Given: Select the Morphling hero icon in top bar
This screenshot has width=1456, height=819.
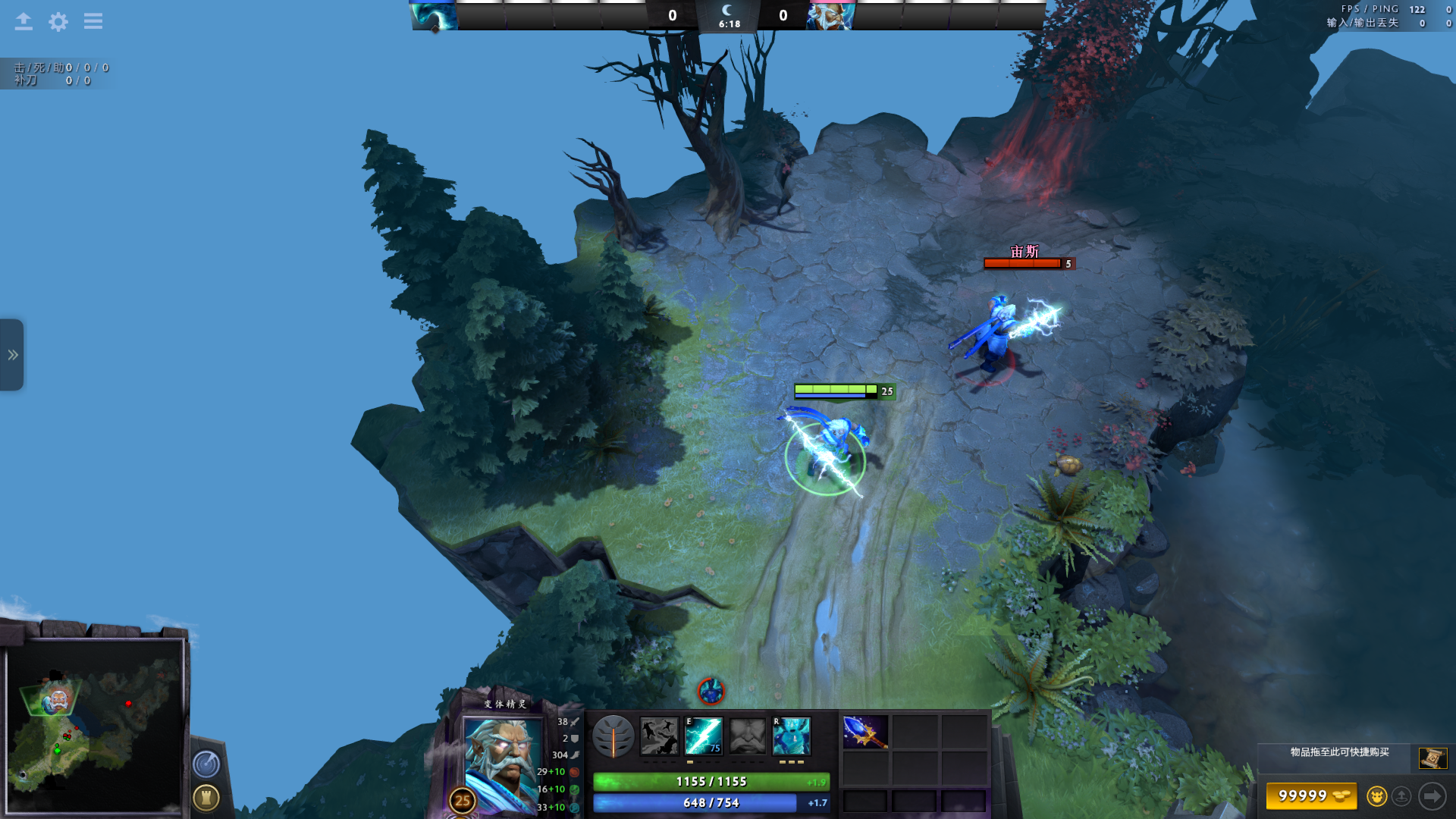Looking at the screenshot, I should 435,15.
